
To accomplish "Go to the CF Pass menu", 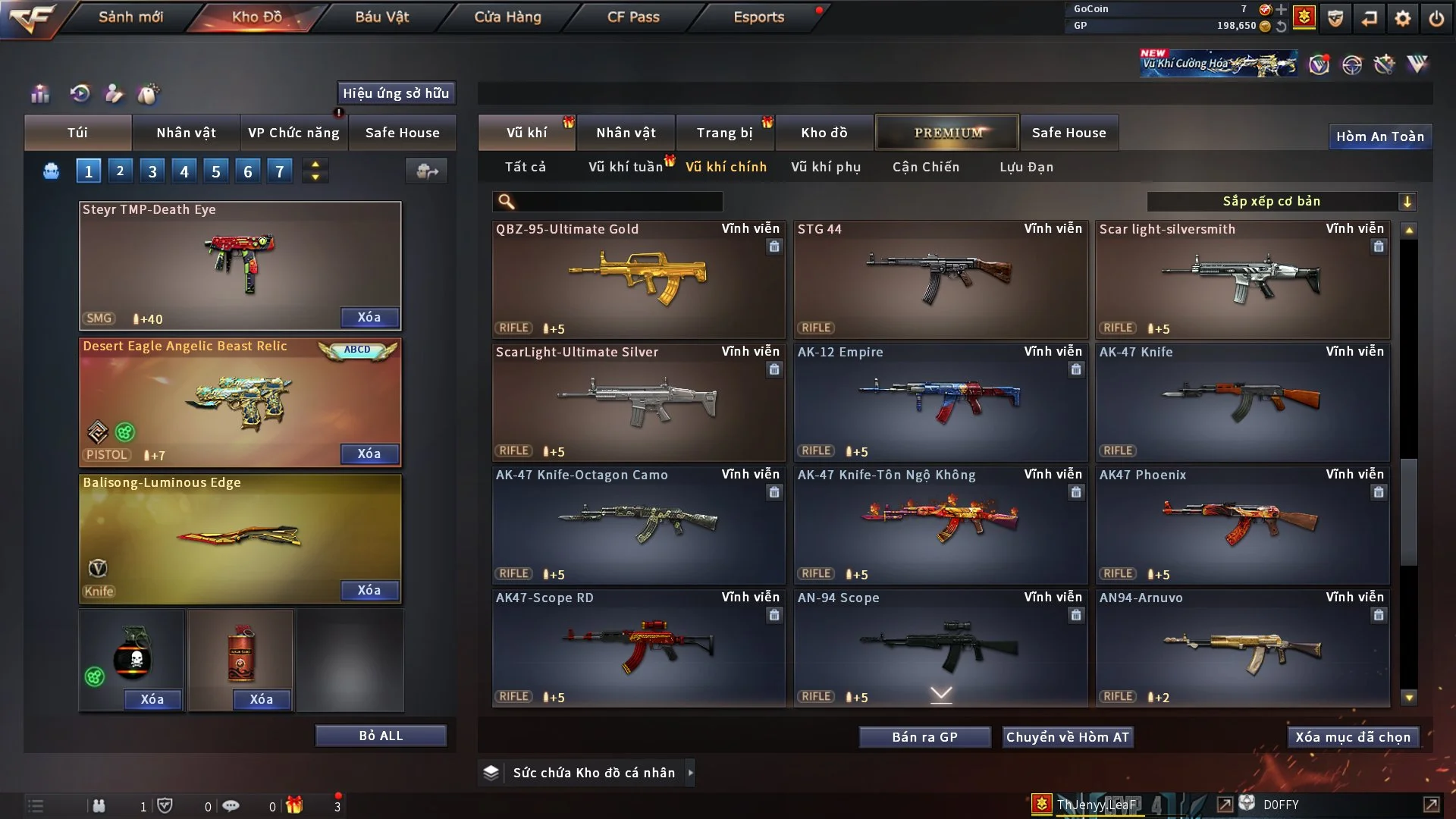I will point(633,17).
